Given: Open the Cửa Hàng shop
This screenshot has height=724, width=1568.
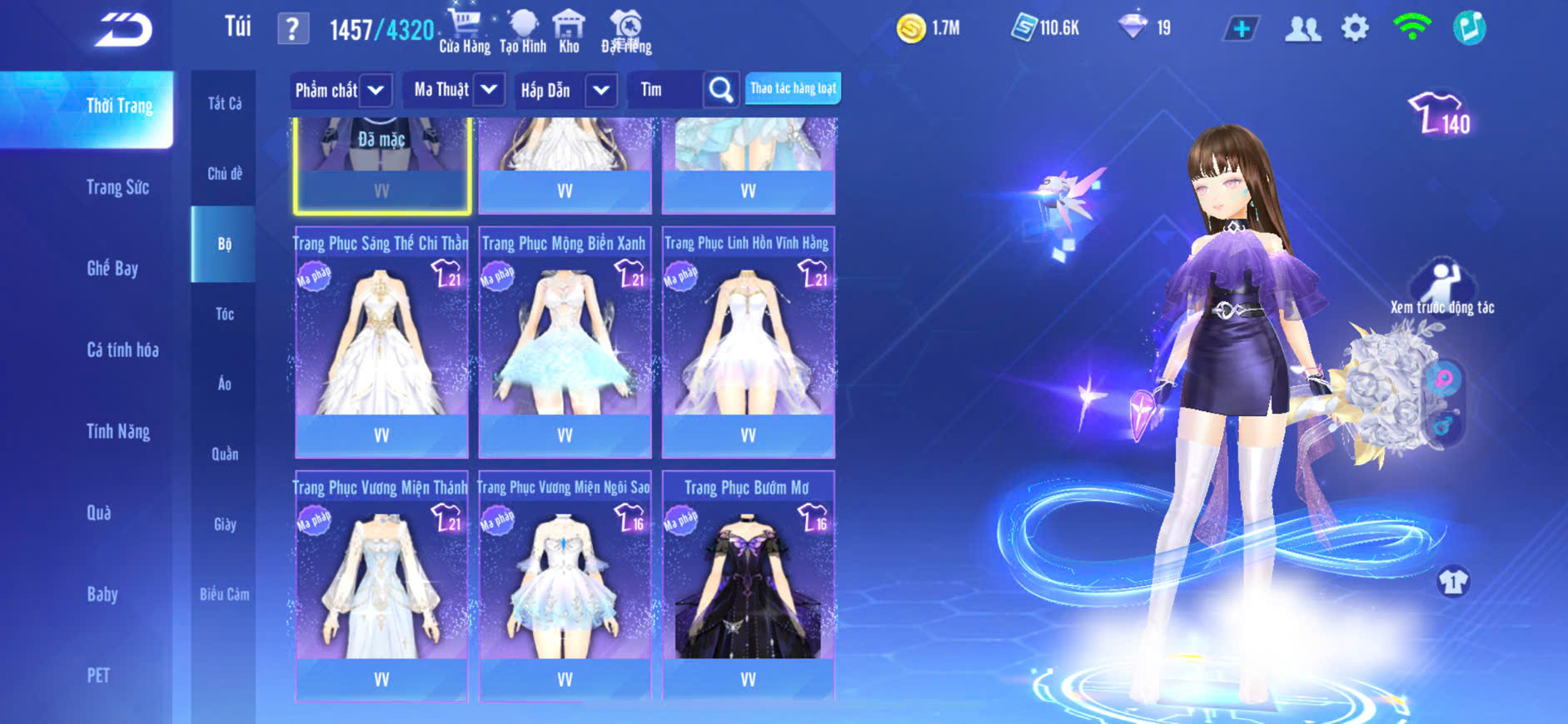Looking at the screenshot, I should pos(464,32).
